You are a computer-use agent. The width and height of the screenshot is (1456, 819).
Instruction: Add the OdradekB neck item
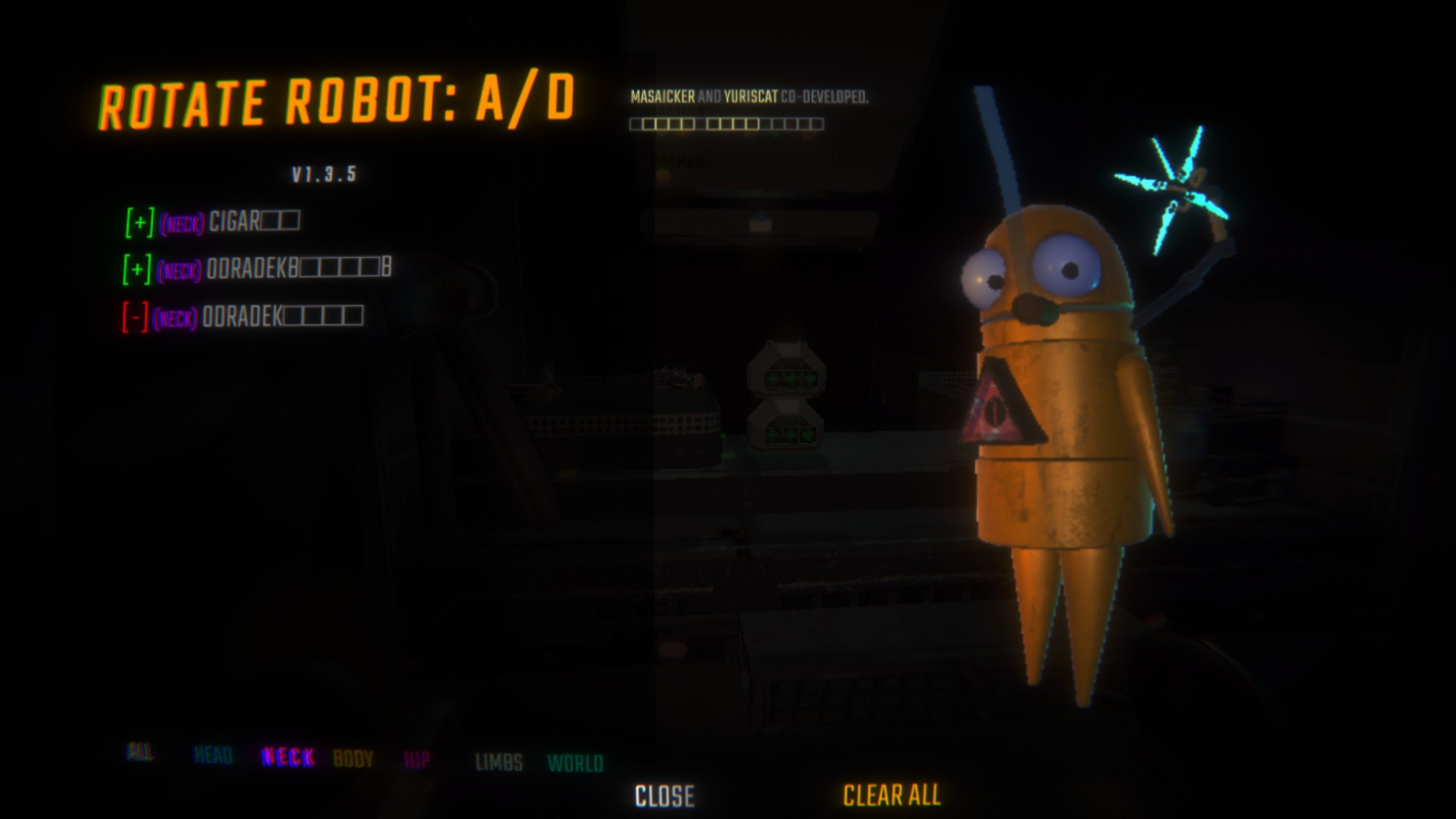[x=137, y=269]
